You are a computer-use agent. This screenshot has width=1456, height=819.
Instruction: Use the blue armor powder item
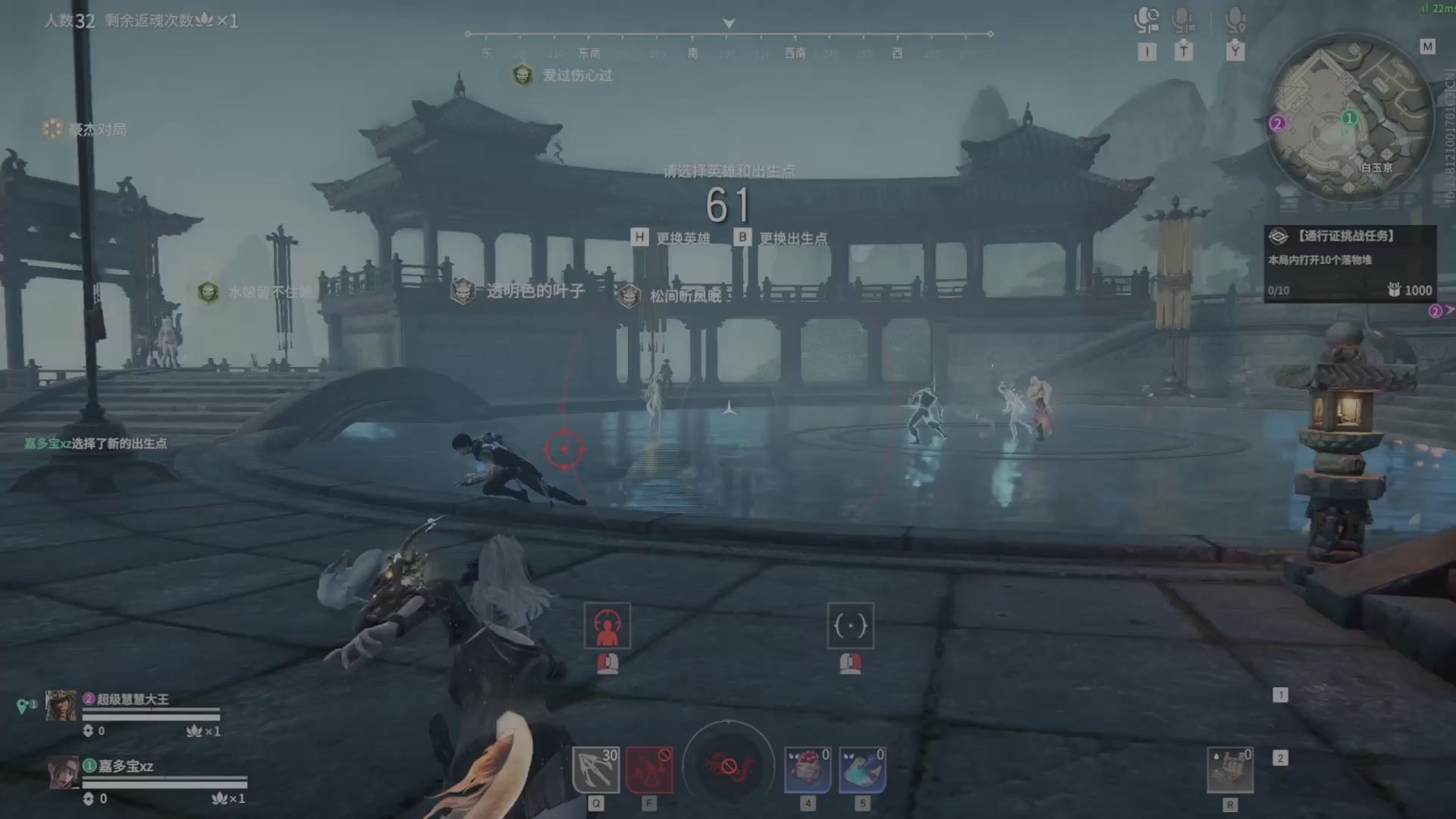pos(862,769)
